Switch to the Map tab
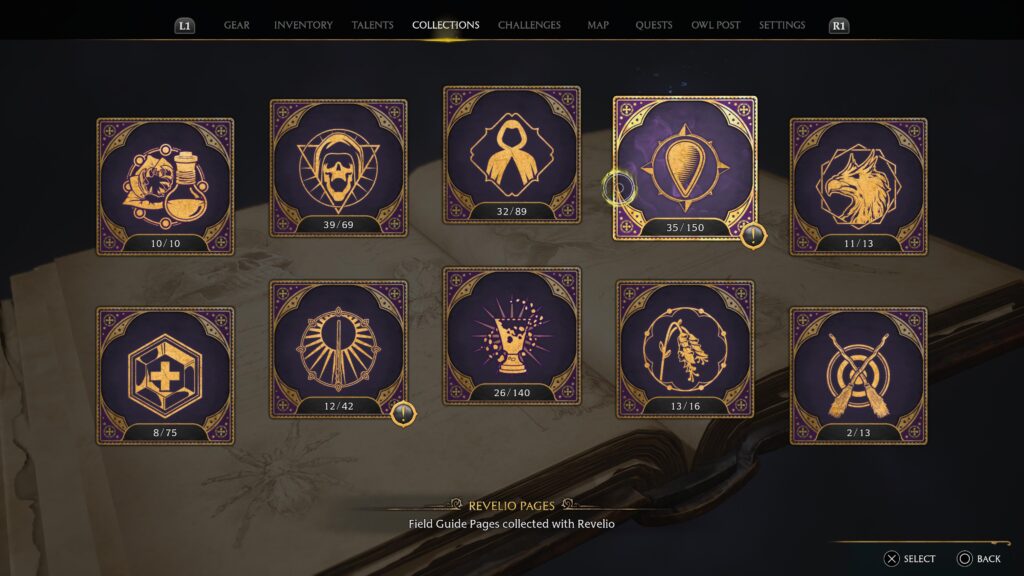Image resolution: width=1024 pixels, height=576 pixels. click(x=598, y=25)
